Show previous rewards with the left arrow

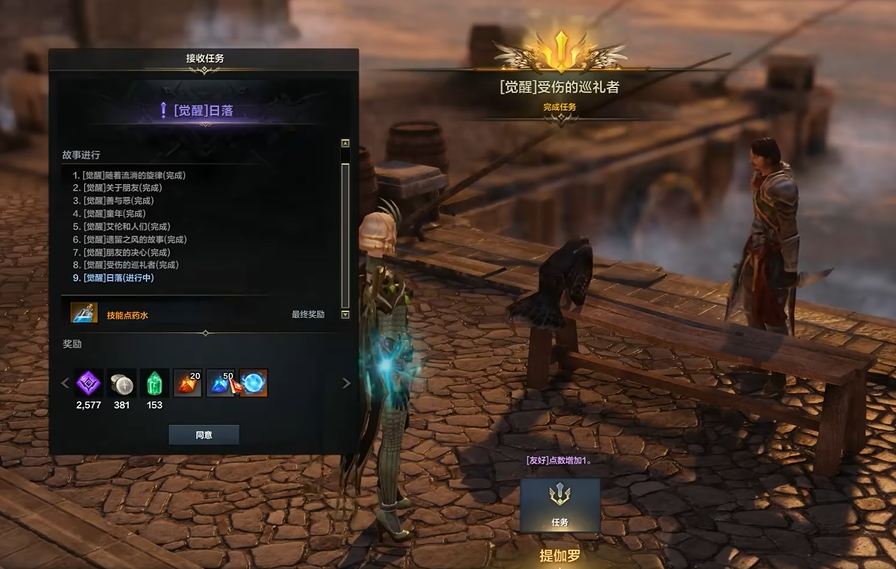click(x=66, y=383)
